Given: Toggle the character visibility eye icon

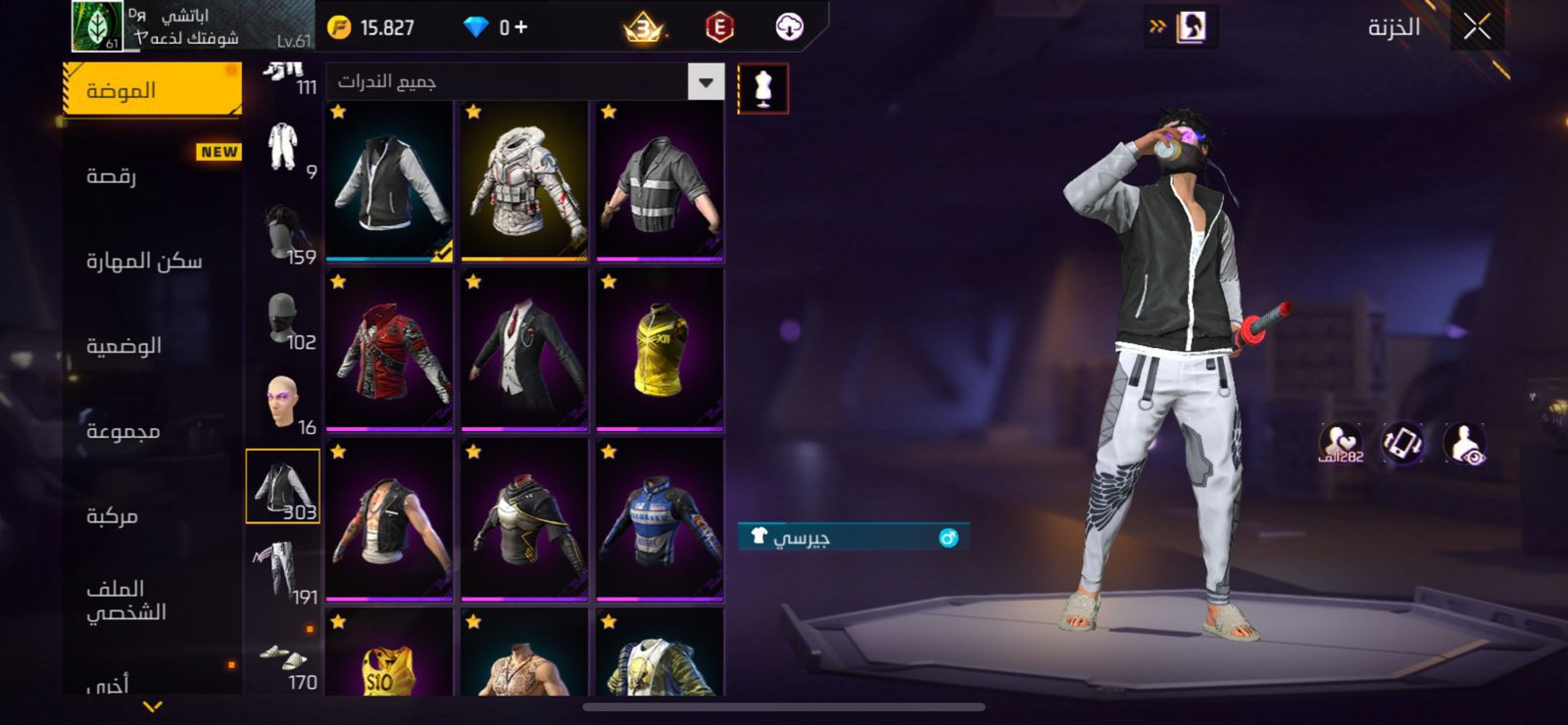Looking at the screenshot, I should [x=1464, y=443].
